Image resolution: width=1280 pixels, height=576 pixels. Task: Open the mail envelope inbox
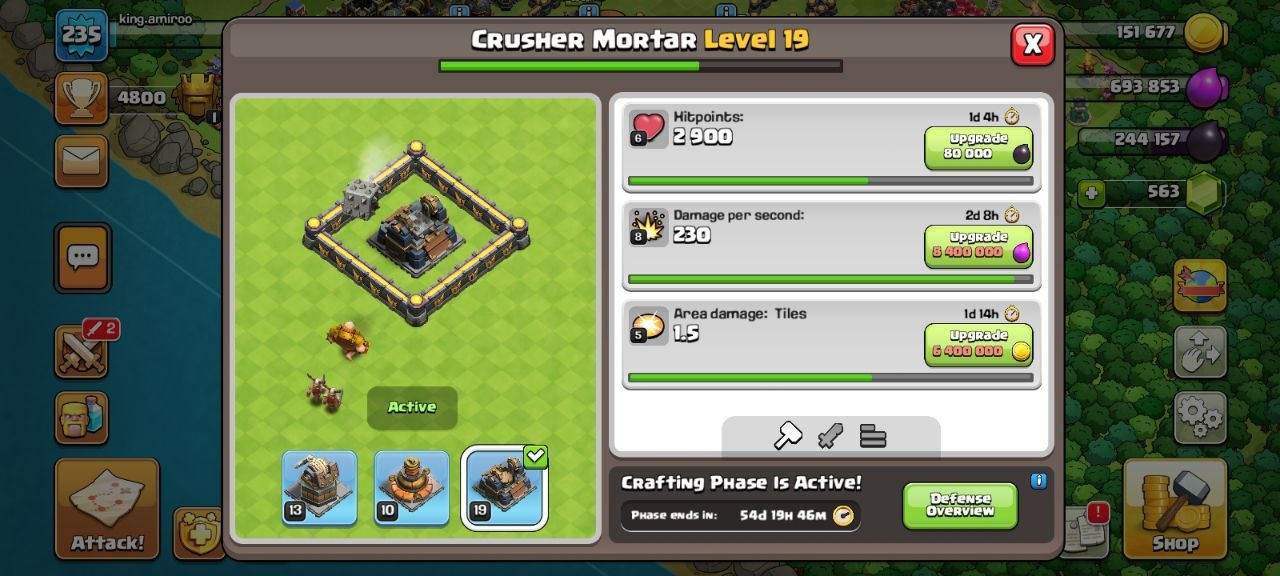click(81, 157)
